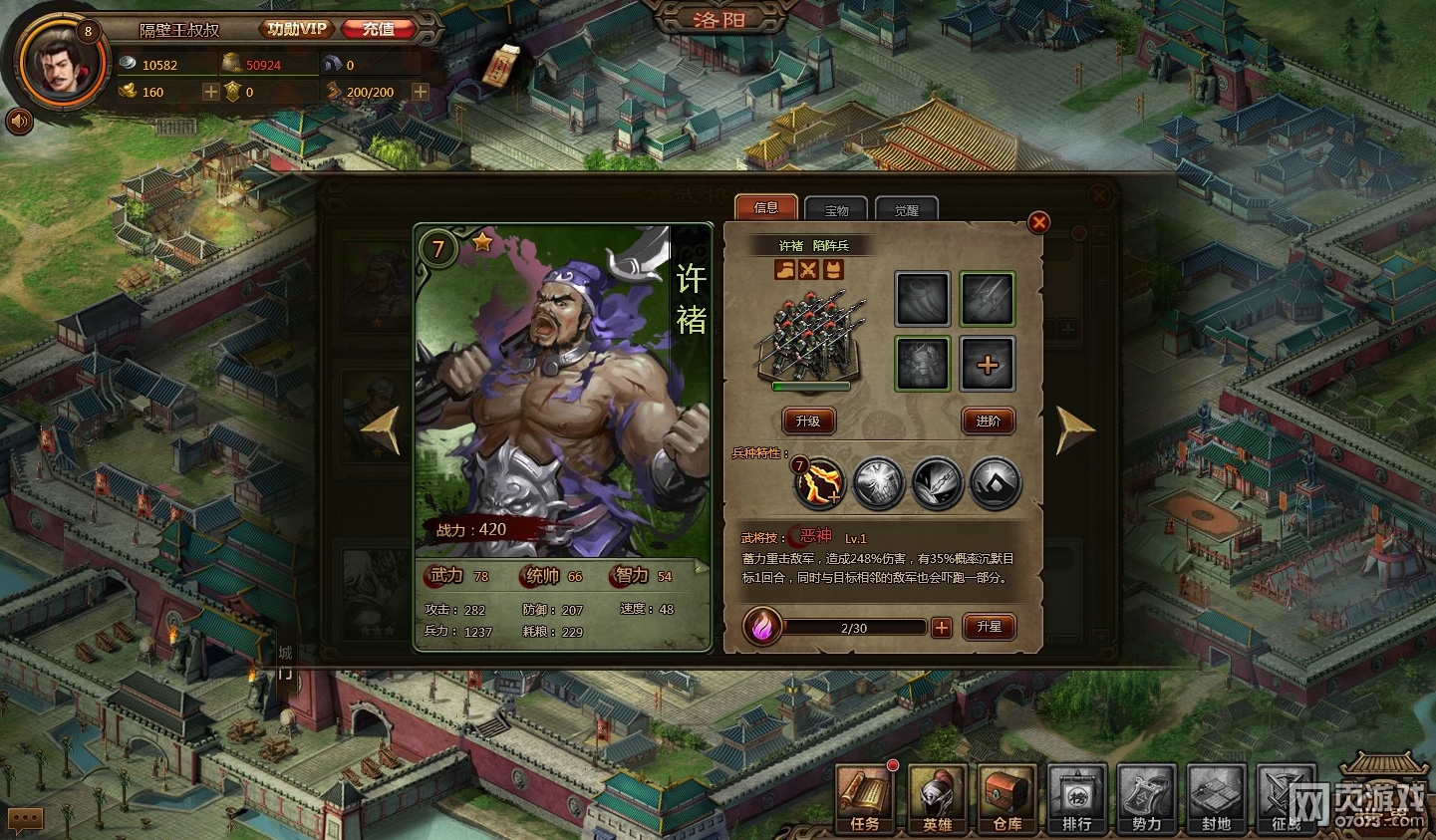Add soul fragments with plus button
1436x840 pixels.
(941, 628)
